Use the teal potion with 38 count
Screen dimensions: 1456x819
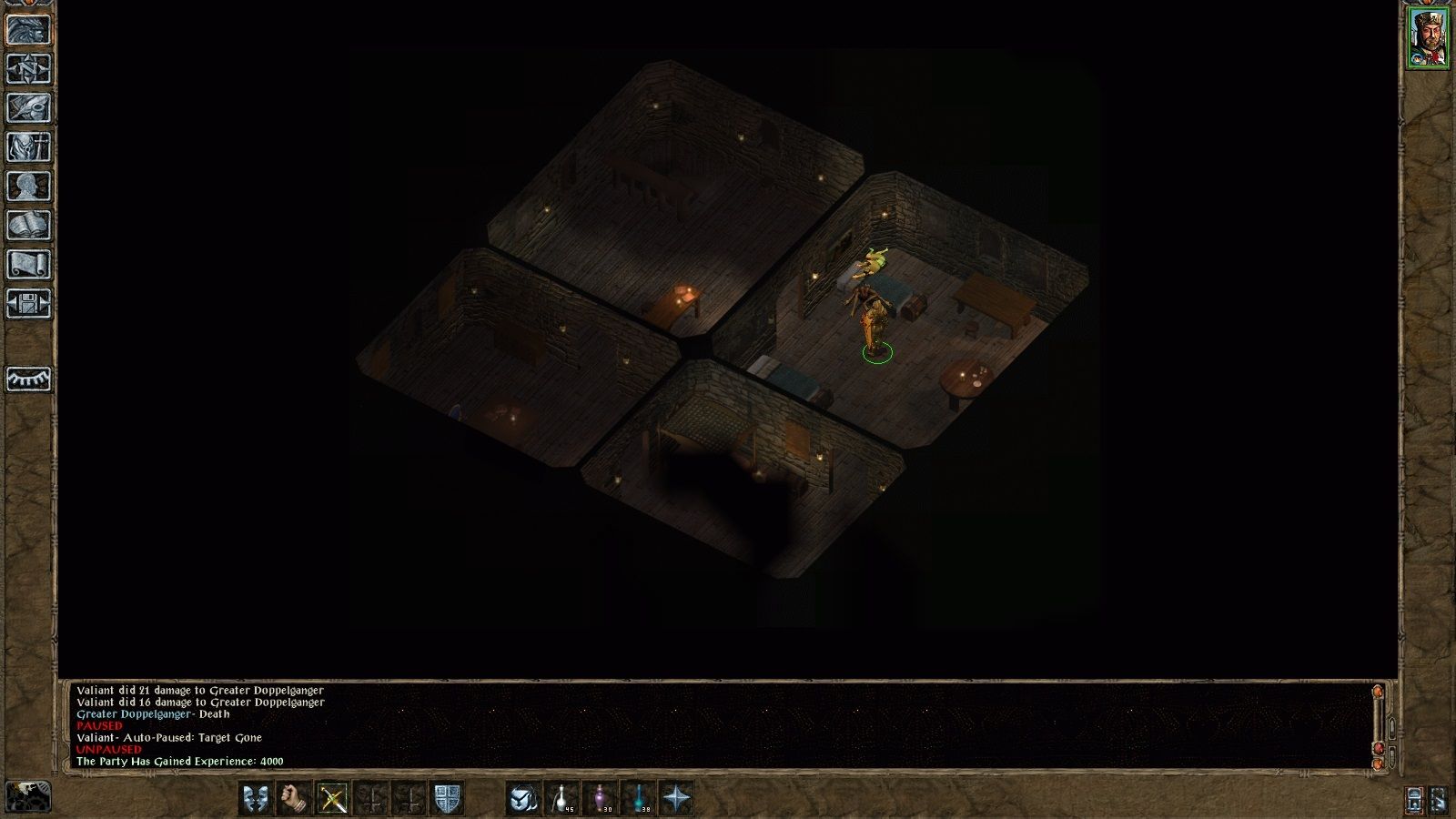point(640,798)
